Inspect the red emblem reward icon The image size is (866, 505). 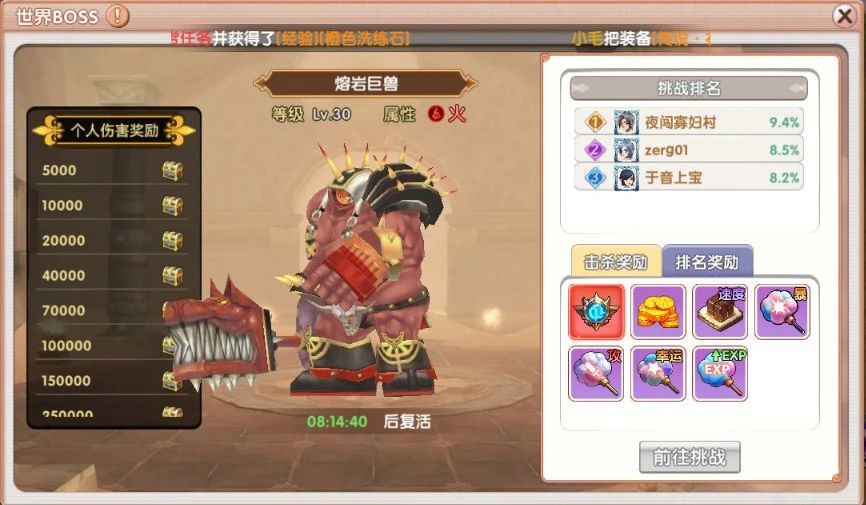point(596,312)
